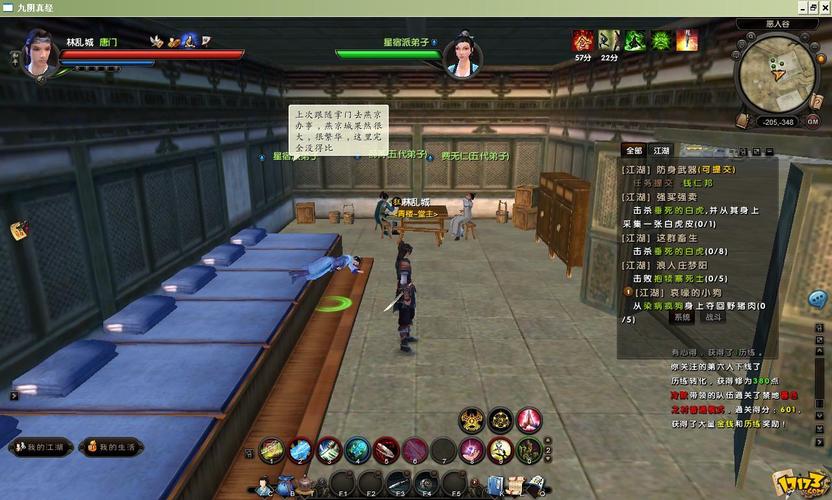Screen dimensions: 832x500
Task: Open the 防身武器 quest entry
Action: [x=680, y=170]
